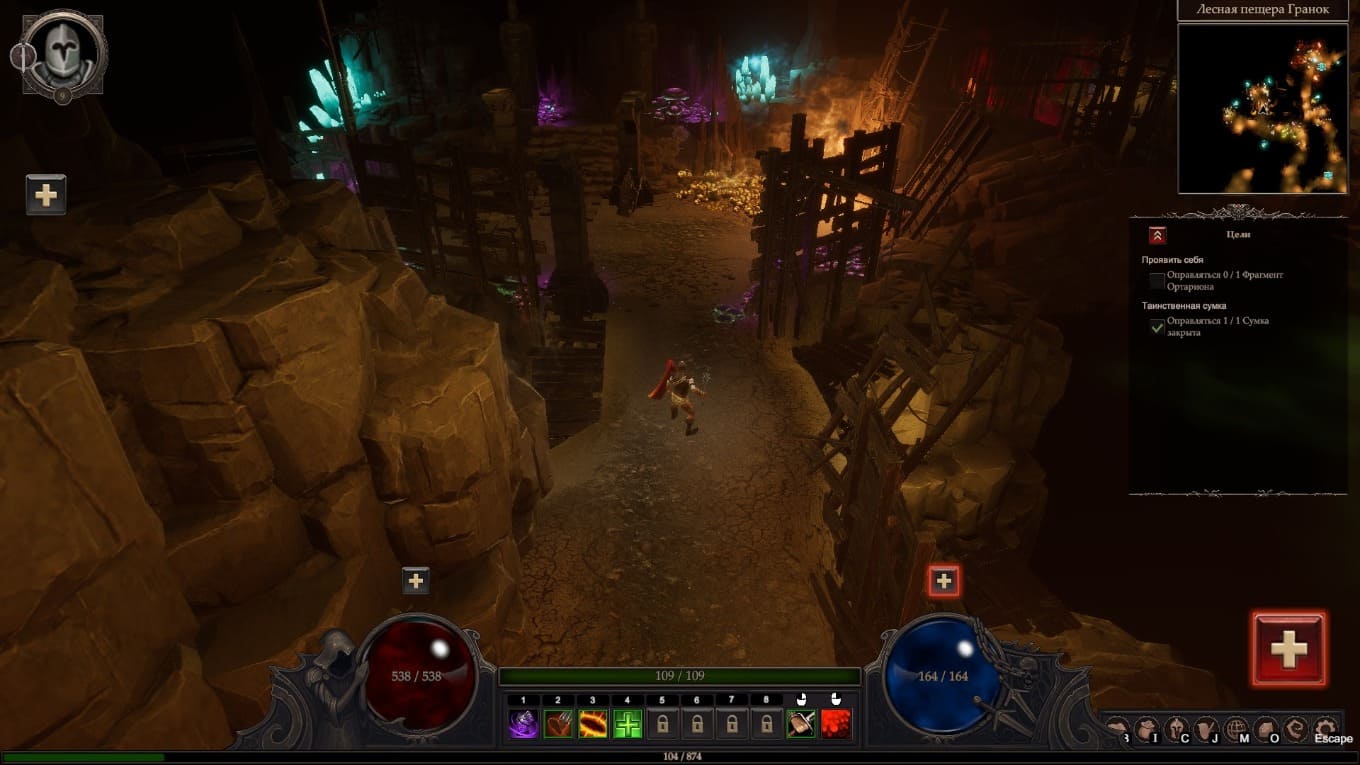
Task: Click the red-highlighted plus above mana orb
Action: [x=944, y=580]
